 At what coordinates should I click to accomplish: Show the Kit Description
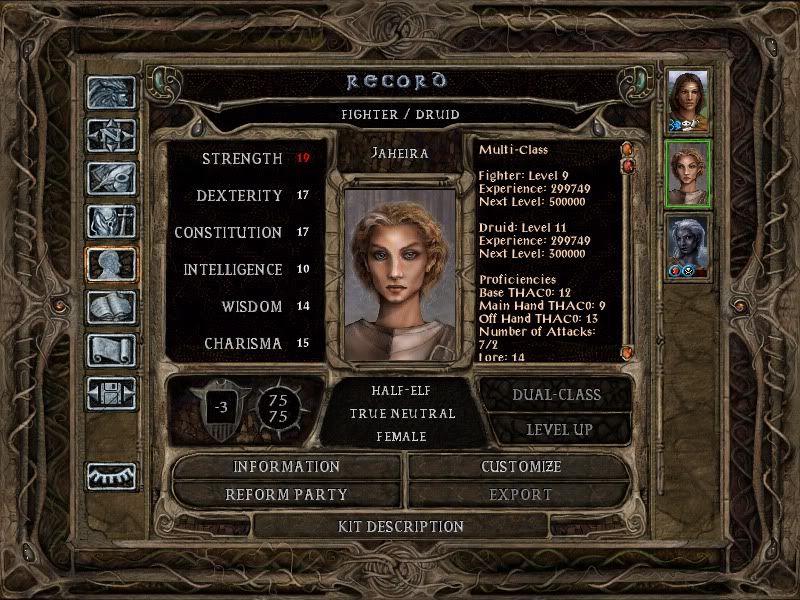pyautogui.click(x=401, y=526)
